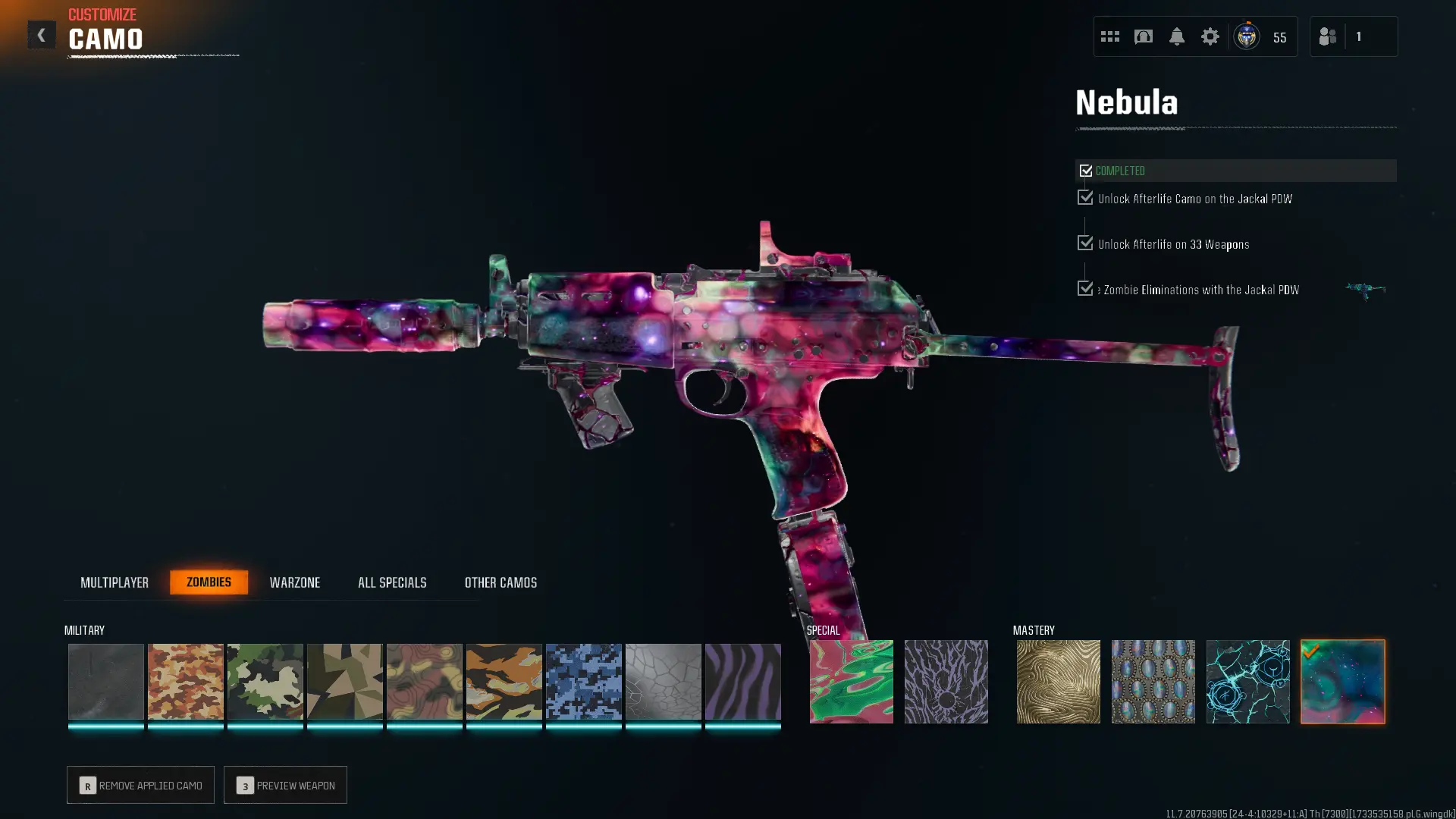This screenshot has height=819, width=1456.
Task: Choose the green woodland military camo
Action: pos(265,681)
